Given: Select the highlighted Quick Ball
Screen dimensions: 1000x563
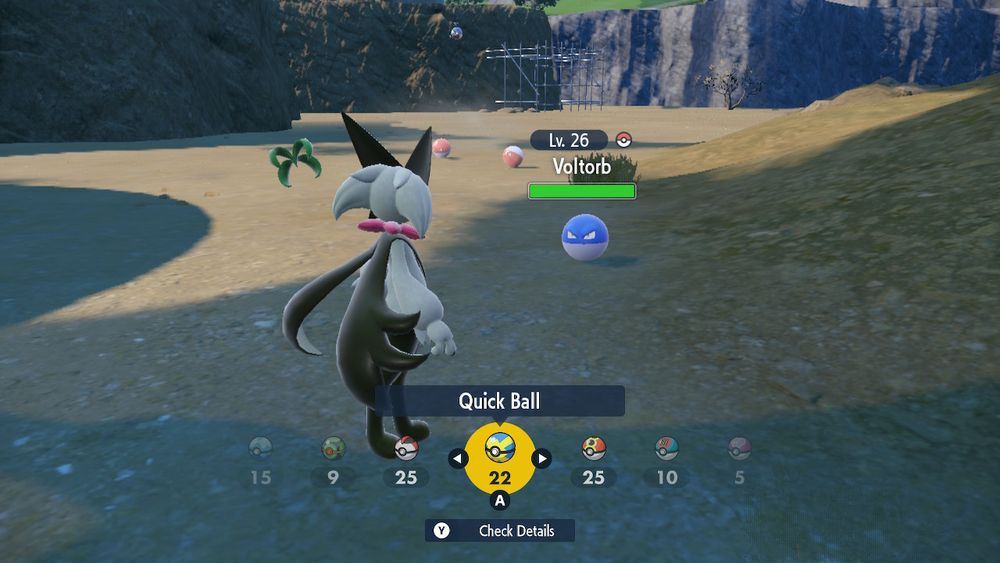Looking at the screenshot, I should pyautogui.click(x=499, y=451).
